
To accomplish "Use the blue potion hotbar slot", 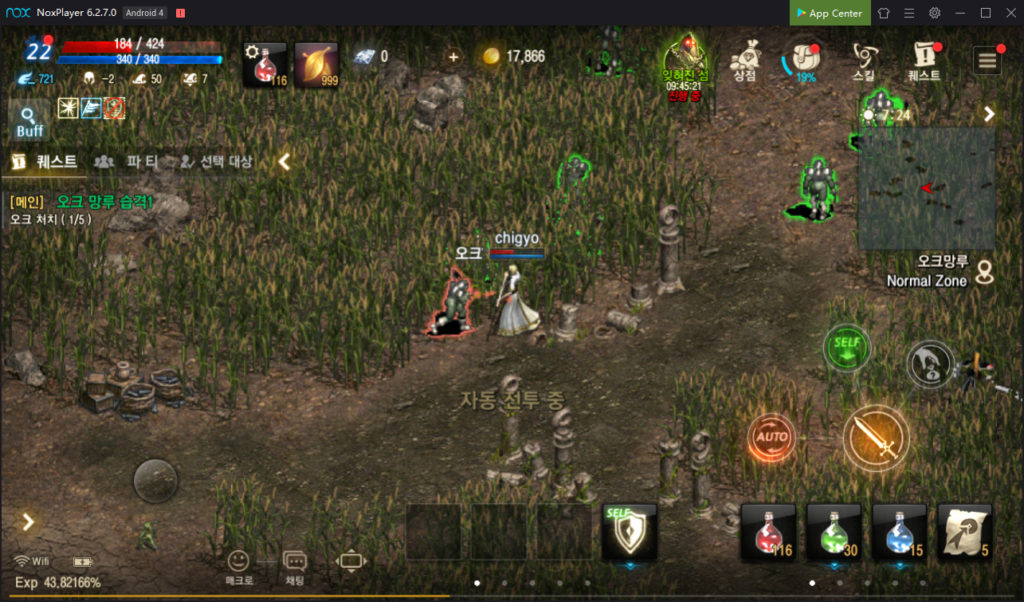I will (x=898, y=531).
